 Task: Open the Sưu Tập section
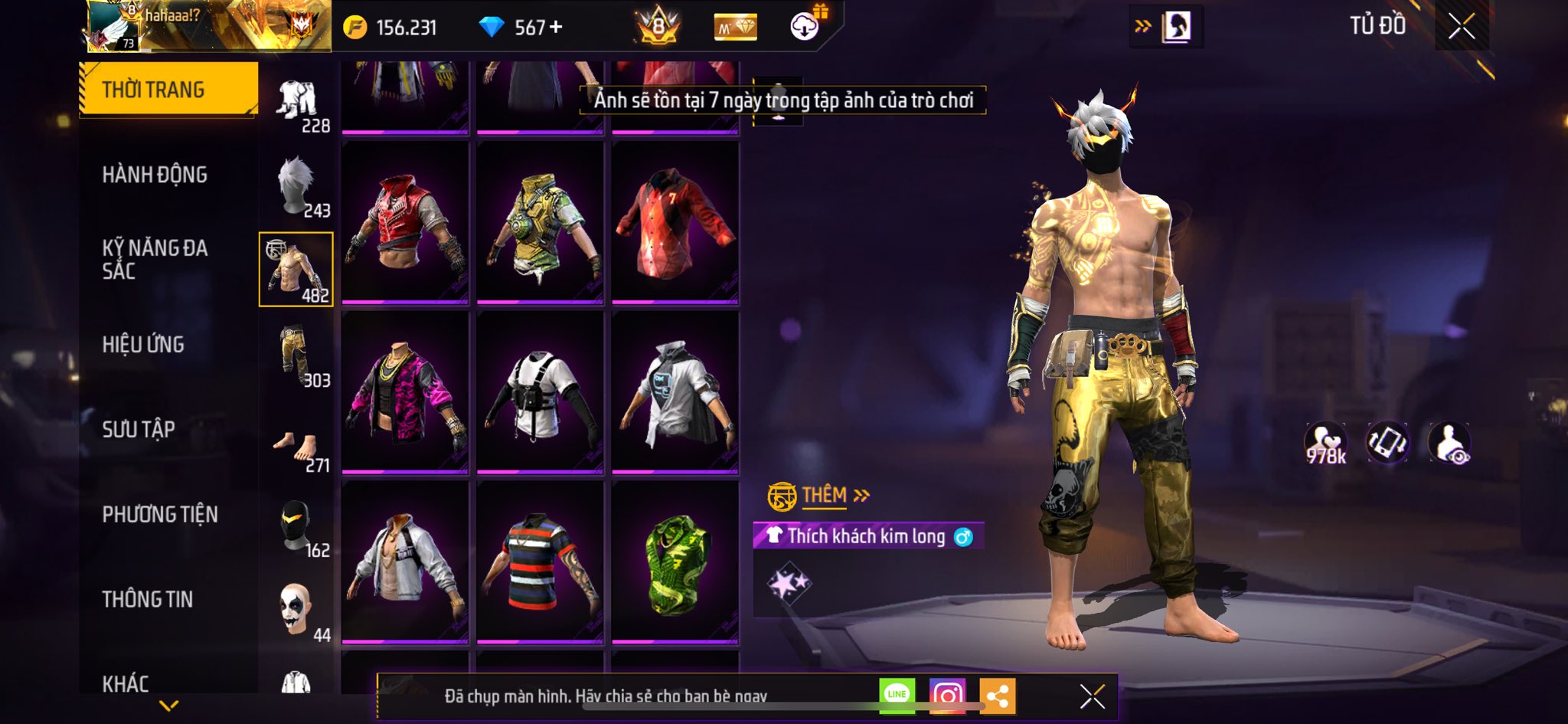tap(139, 429)
